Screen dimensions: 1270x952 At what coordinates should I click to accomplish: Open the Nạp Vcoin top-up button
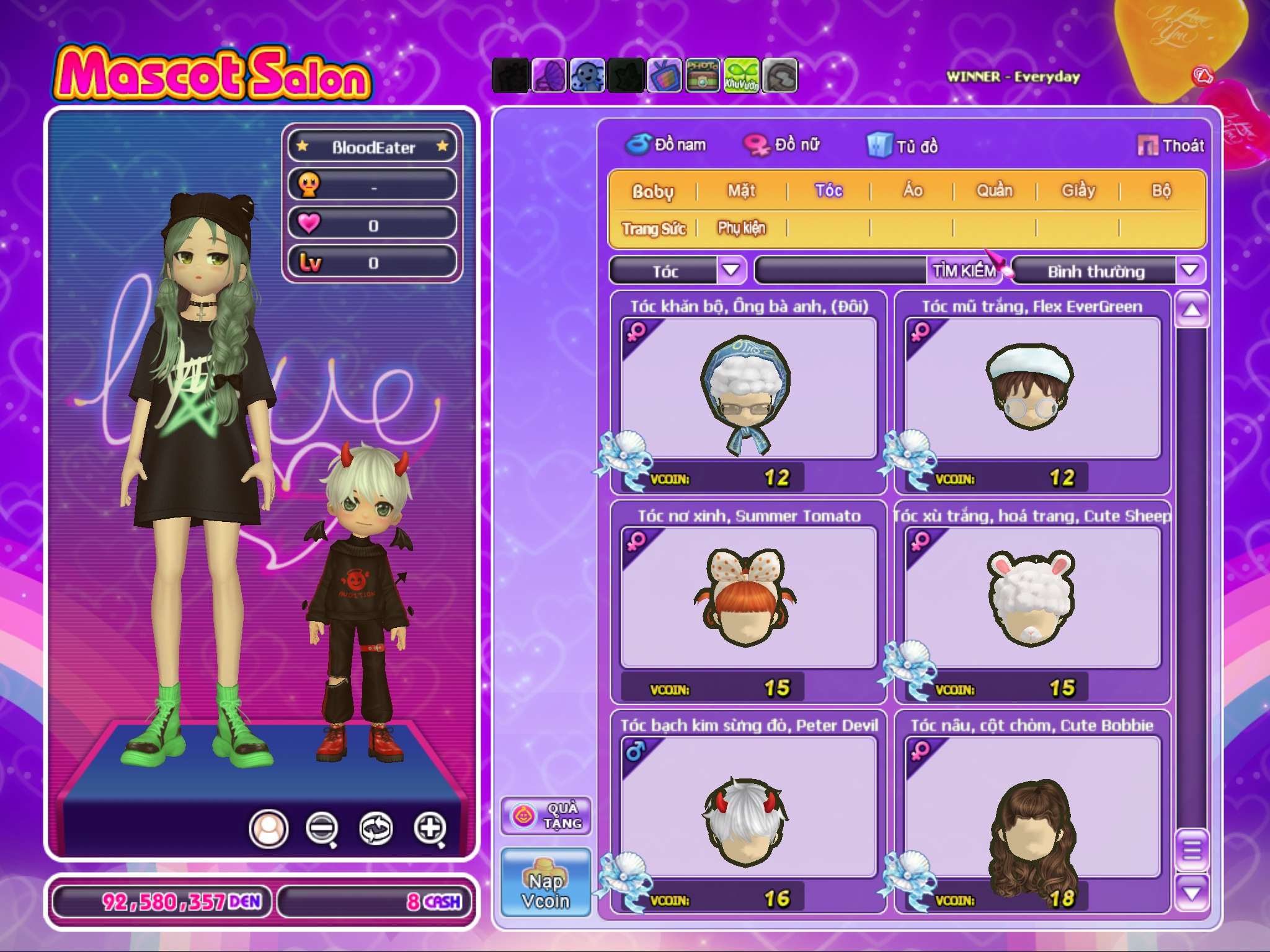coord(546,883)
